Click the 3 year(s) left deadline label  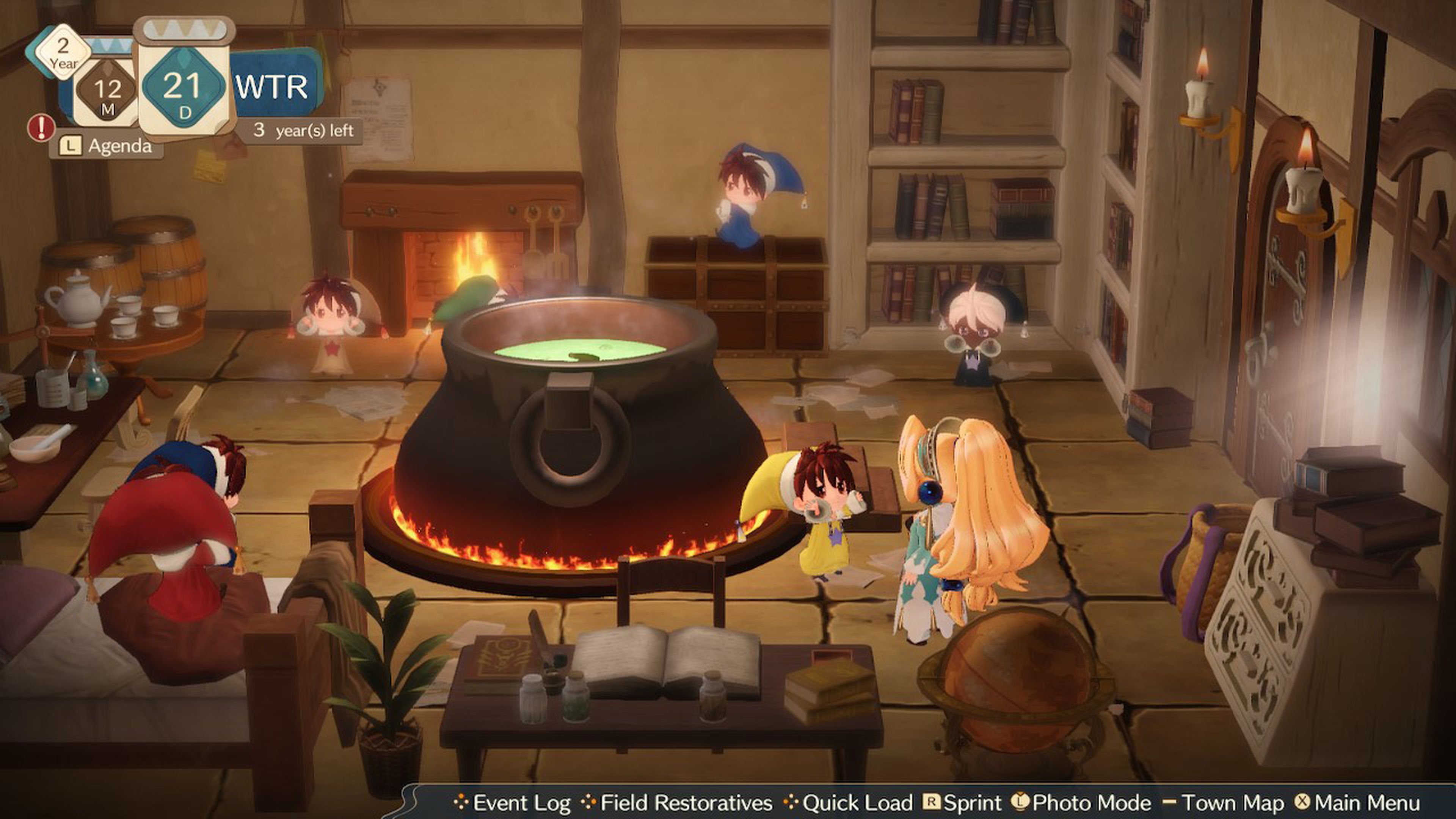click(x=304, y=130)
